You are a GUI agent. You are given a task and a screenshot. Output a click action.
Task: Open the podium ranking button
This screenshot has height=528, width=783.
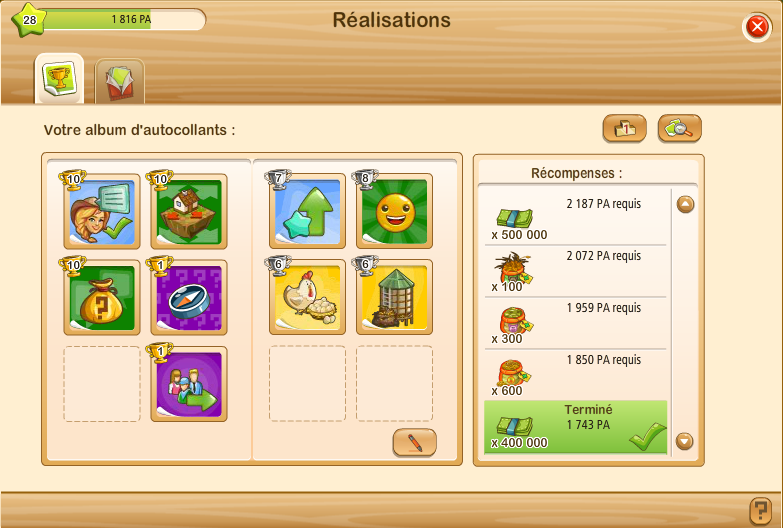tap(624, 128)
